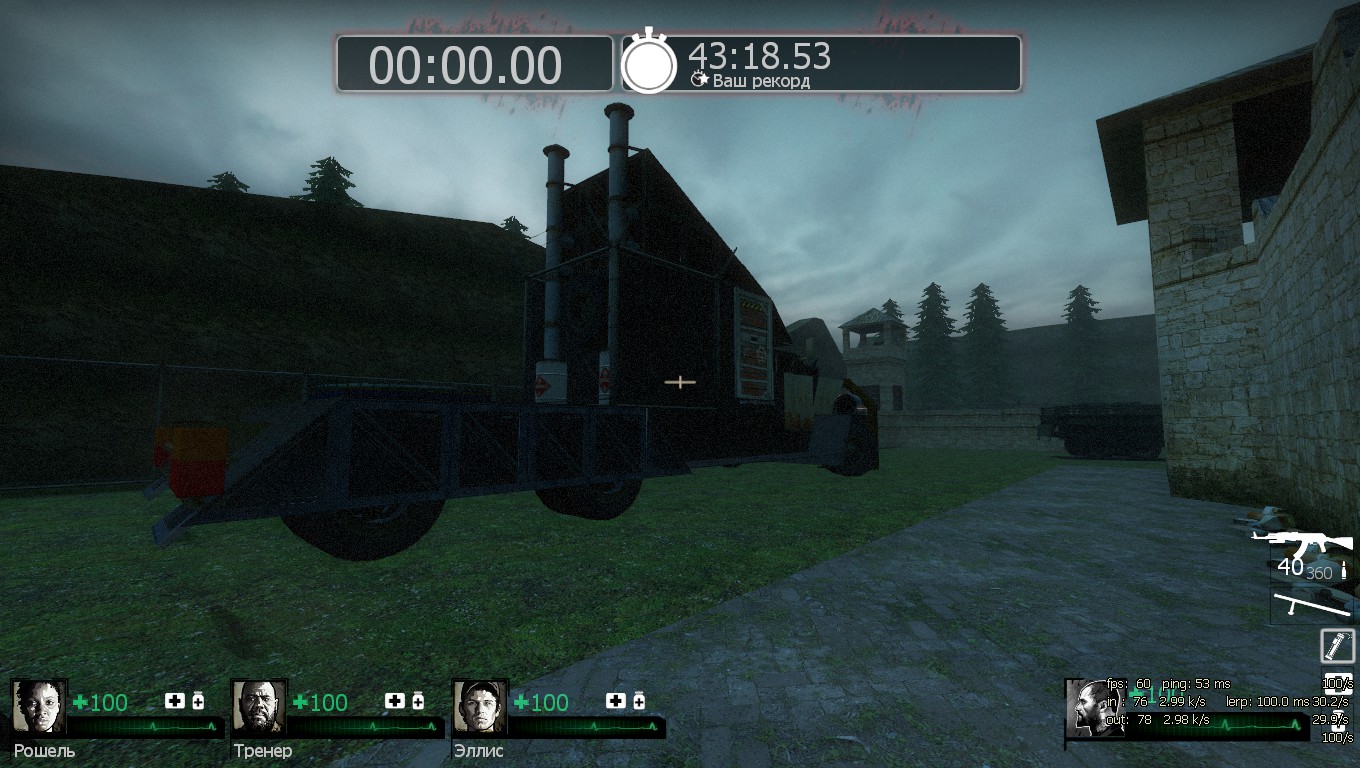Screen dimensions: 1360x768
Task: Click Тренер's pain pills icon
Action: 418,701
